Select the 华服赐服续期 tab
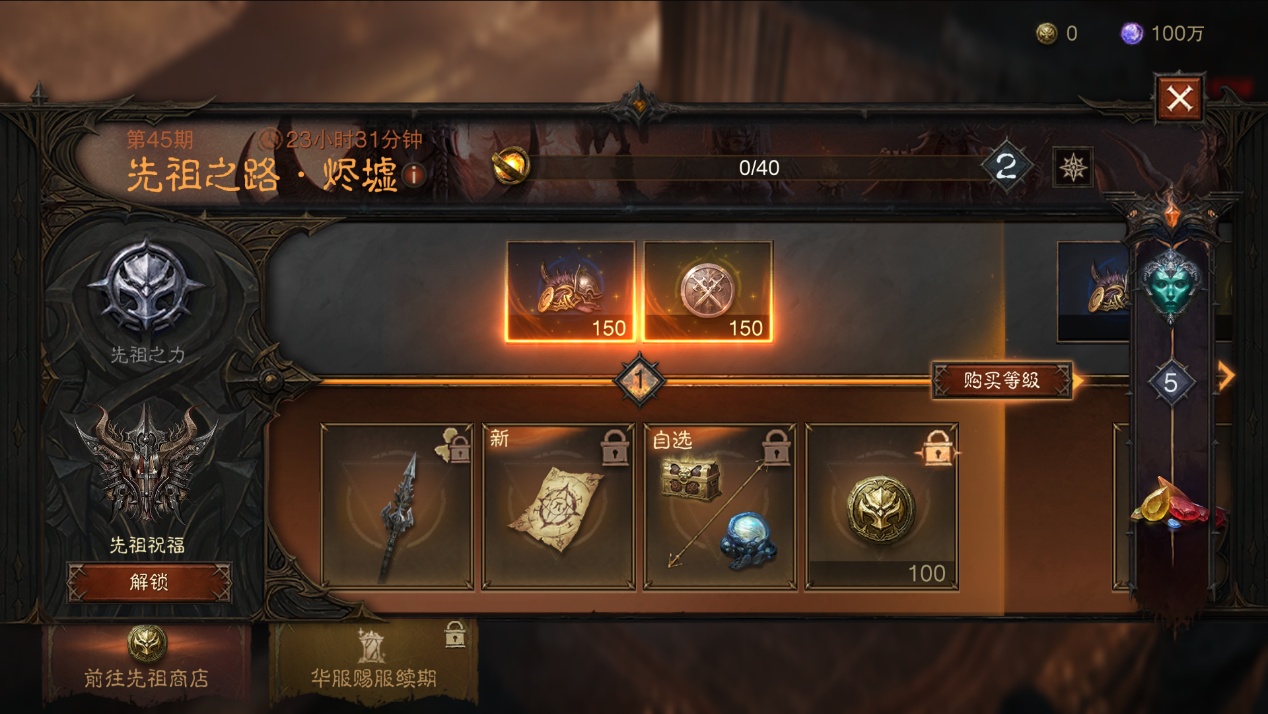Image resolution: width=1268 pixels, height=714 pixels. 373,660
